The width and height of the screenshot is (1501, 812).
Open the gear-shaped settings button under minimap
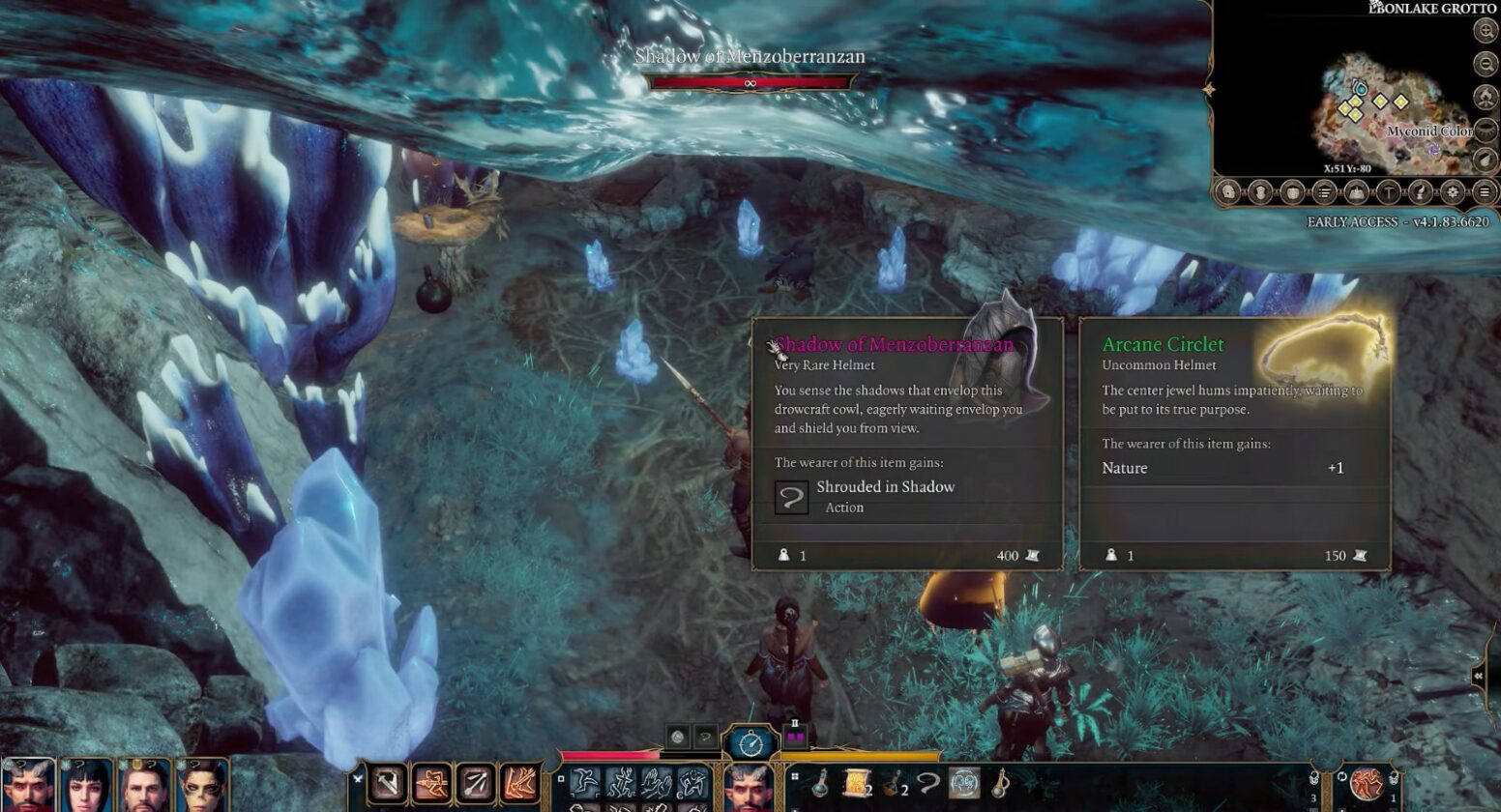[1453, 191]
